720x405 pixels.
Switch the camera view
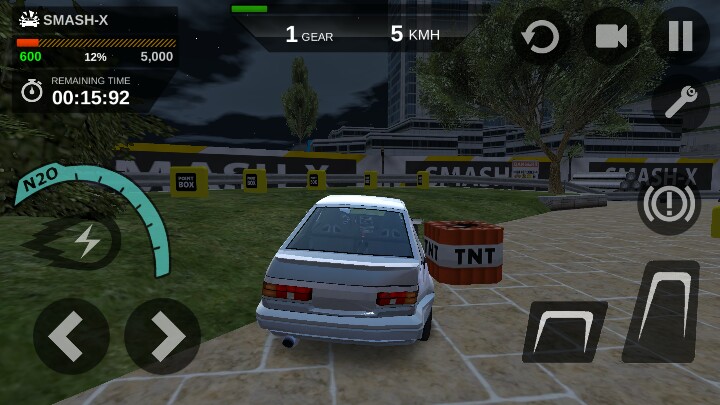click(611, 36)
